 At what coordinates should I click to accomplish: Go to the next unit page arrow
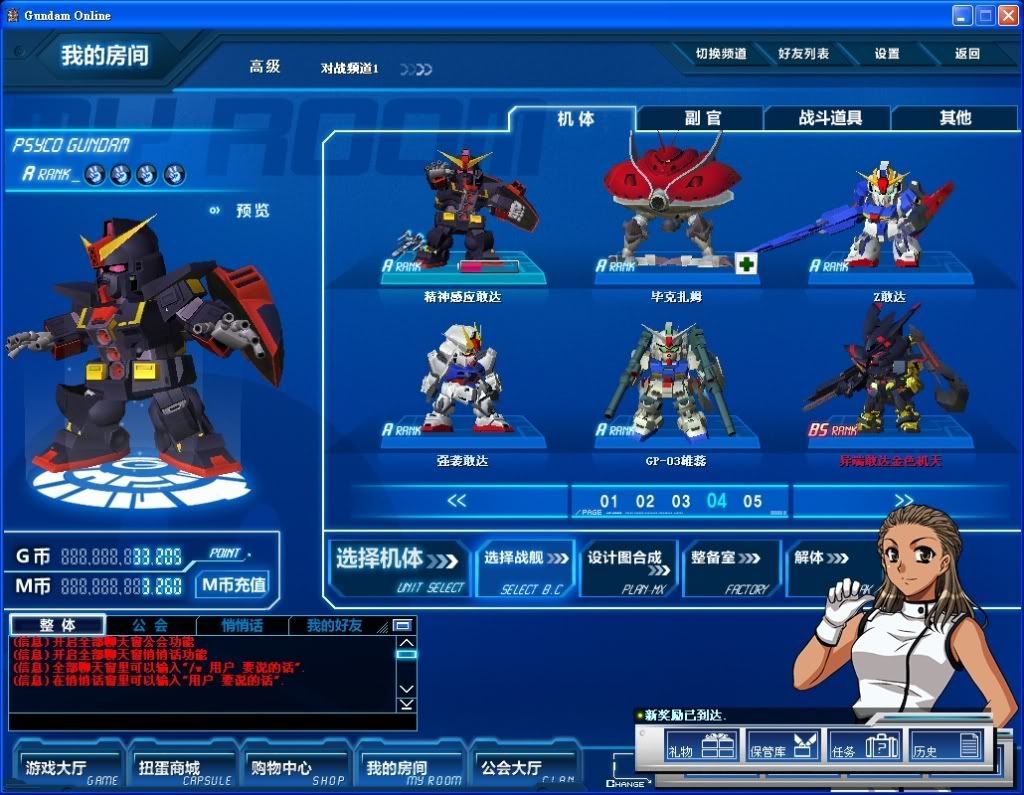903,500
